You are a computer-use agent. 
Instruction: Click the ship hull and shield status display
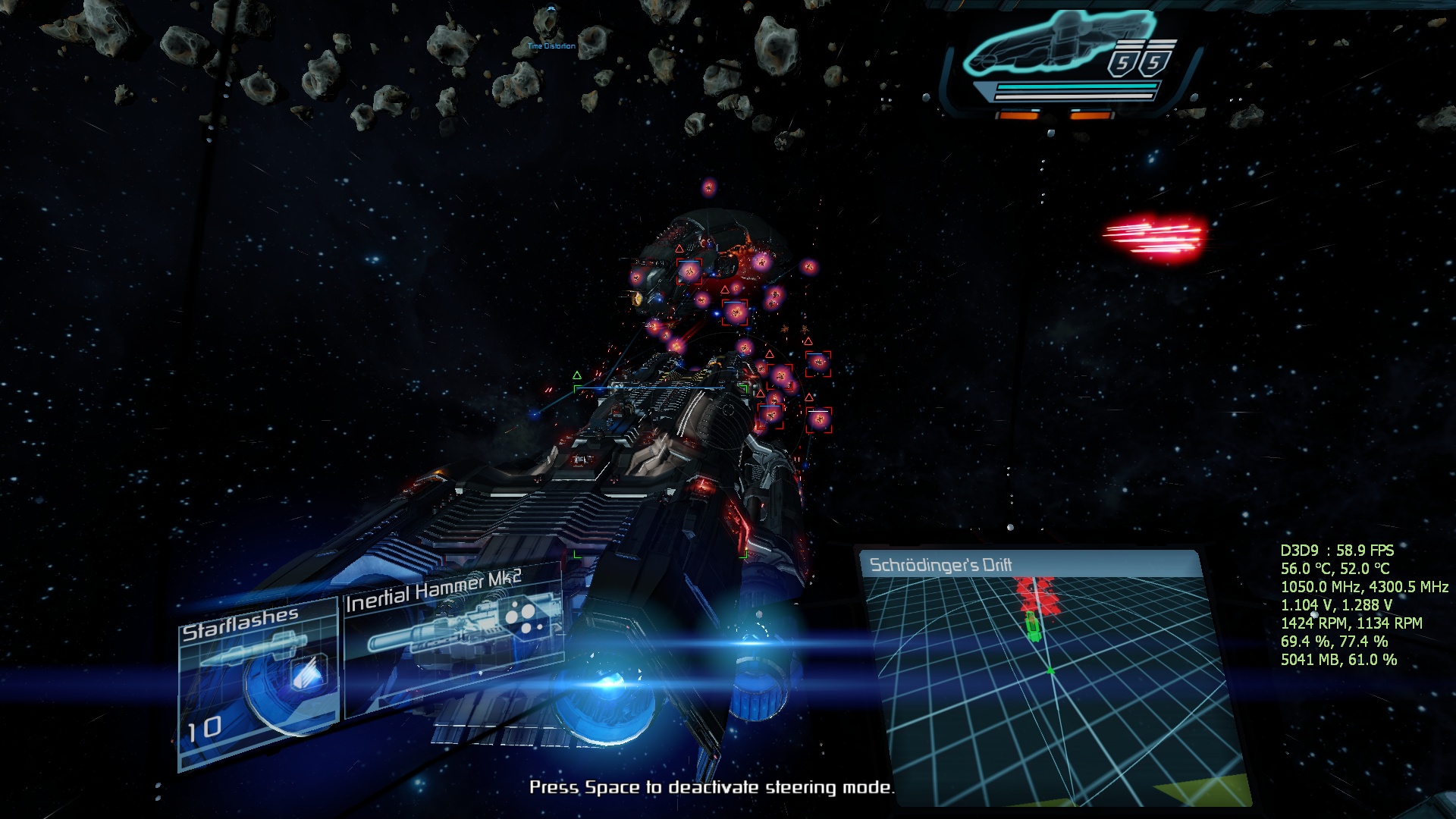point(1069,62)
